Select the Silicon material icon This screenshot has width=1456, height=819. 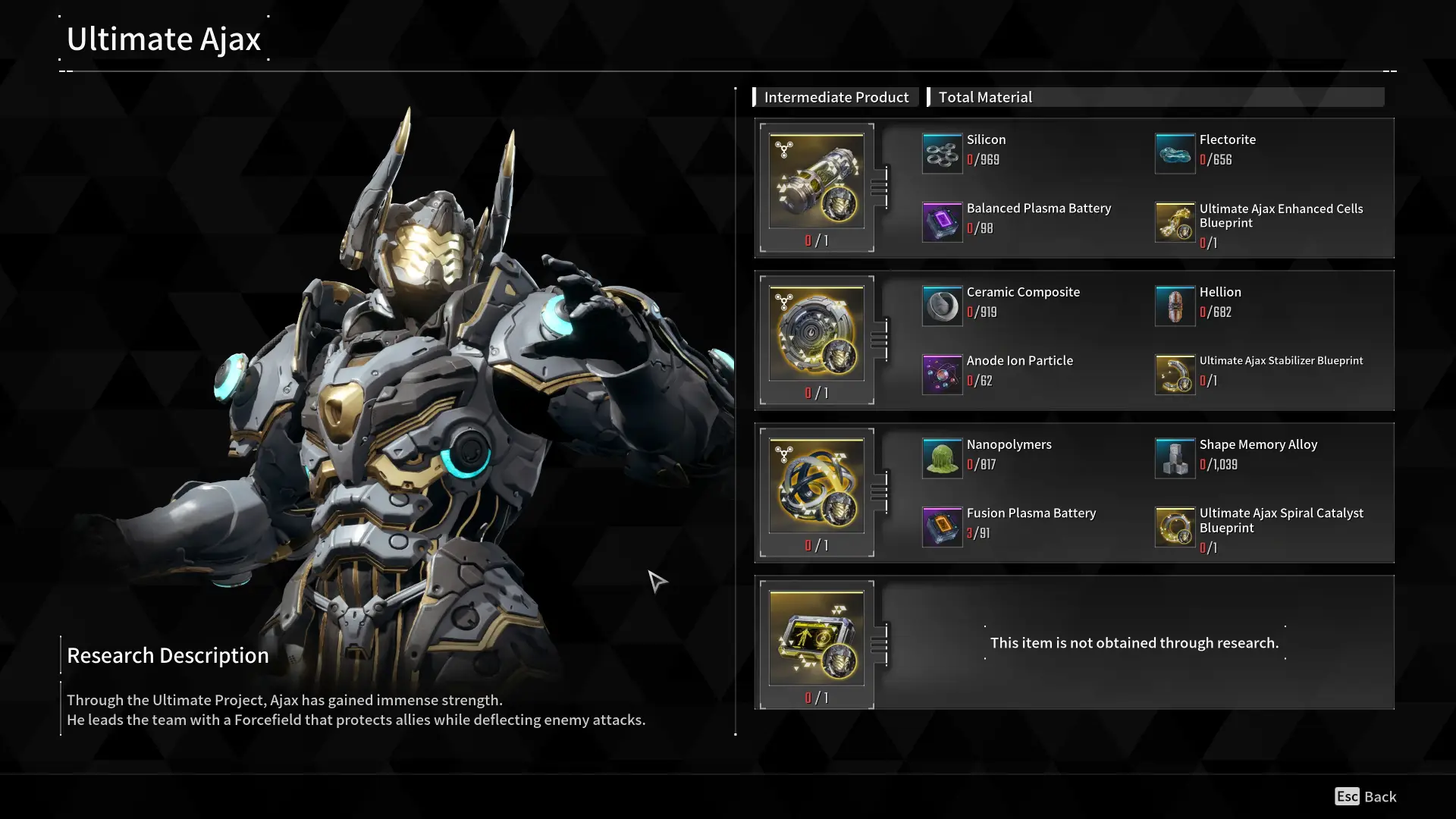942,153
